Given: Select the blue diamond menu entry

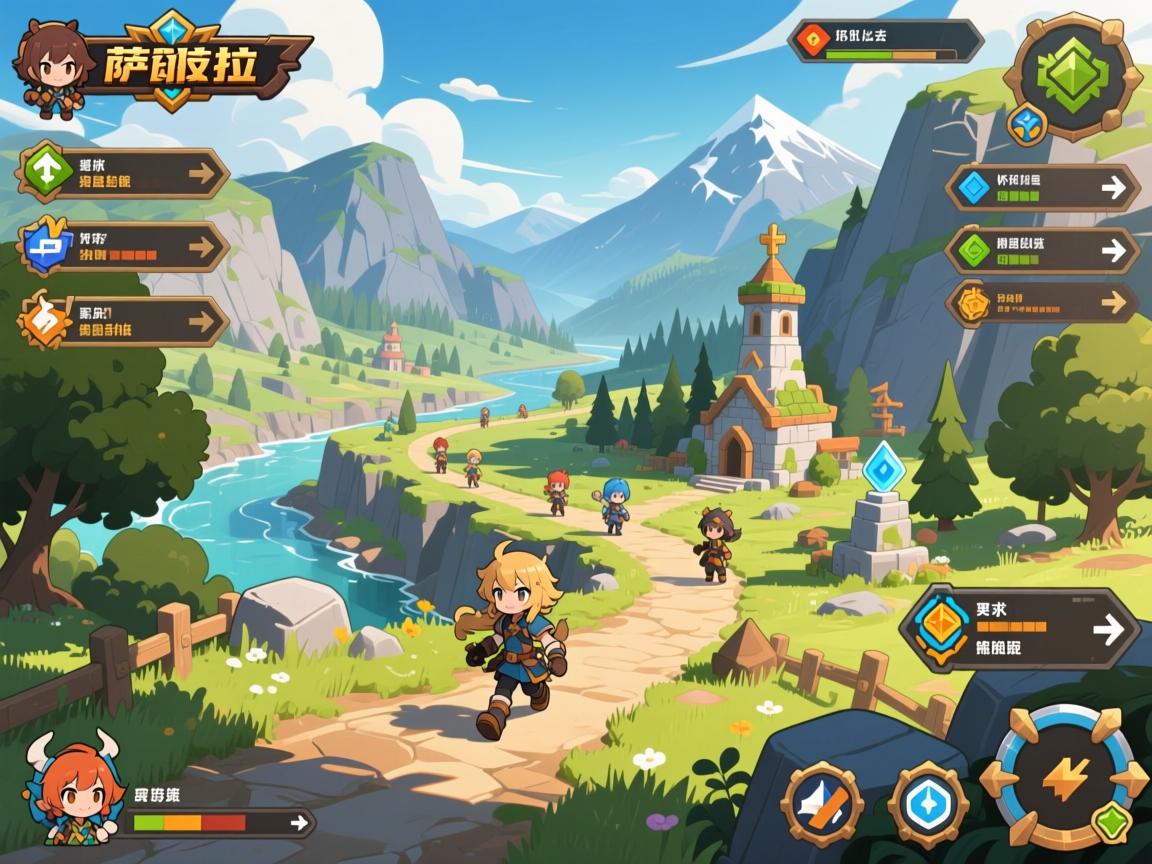Looking at the screenshot, I should click(x=1042, y=187).
